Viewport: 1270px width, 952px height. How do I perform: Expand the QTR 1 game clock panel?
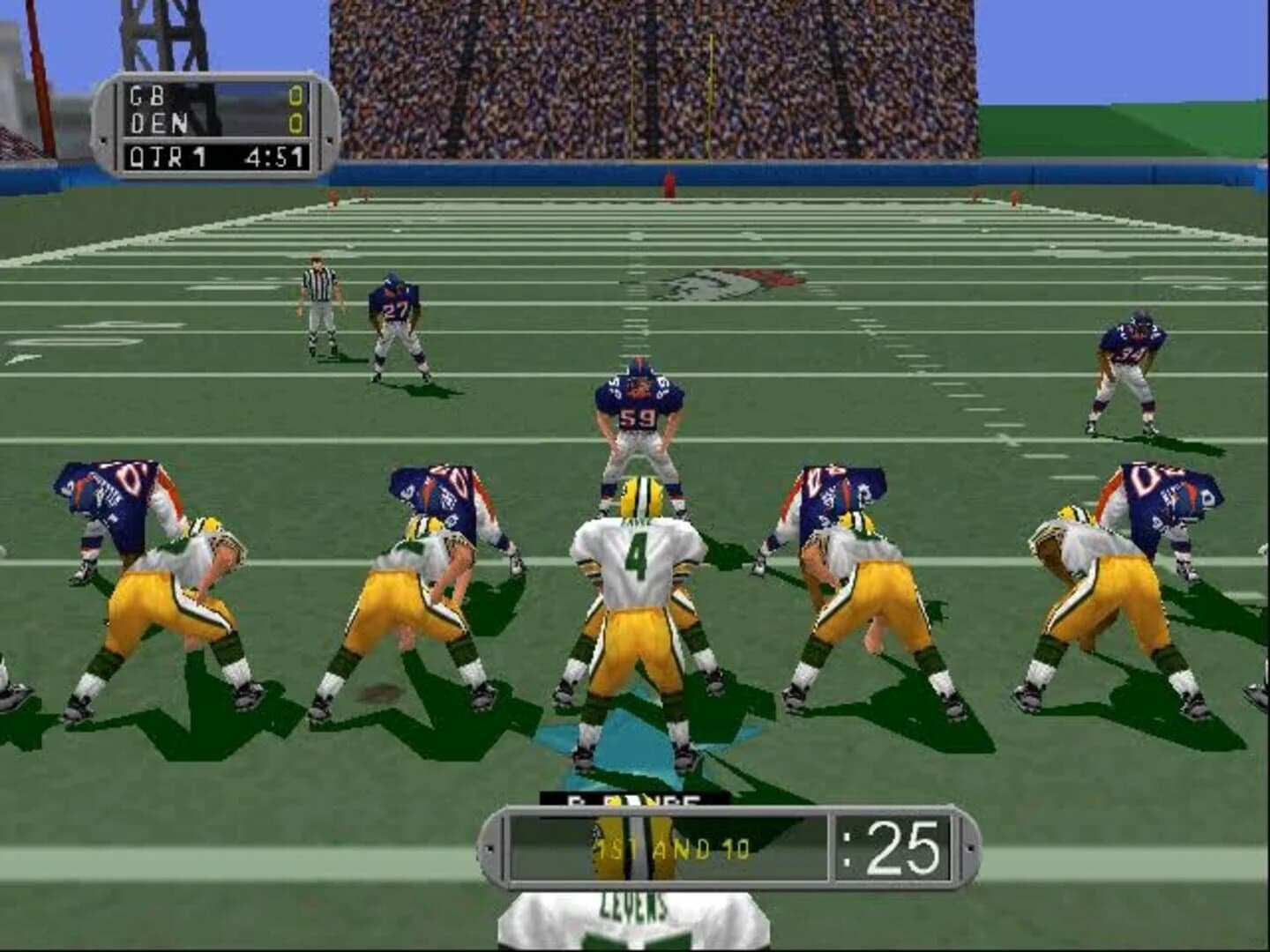(x=212, y=156)
